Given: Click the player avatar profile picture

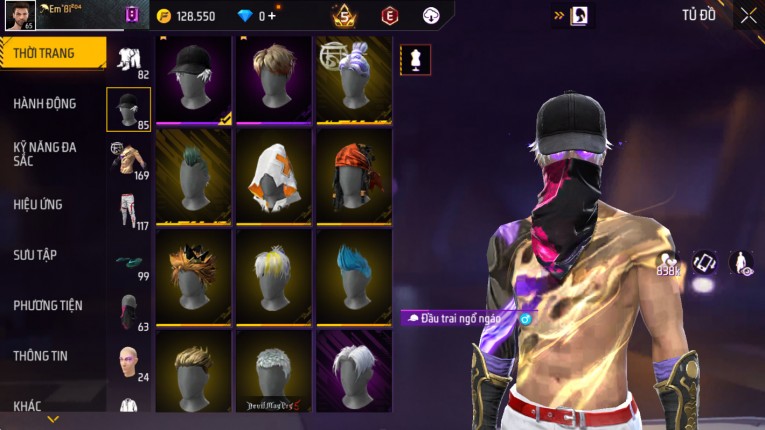Looking at the screenshot, I should click(x=19, y=14).
